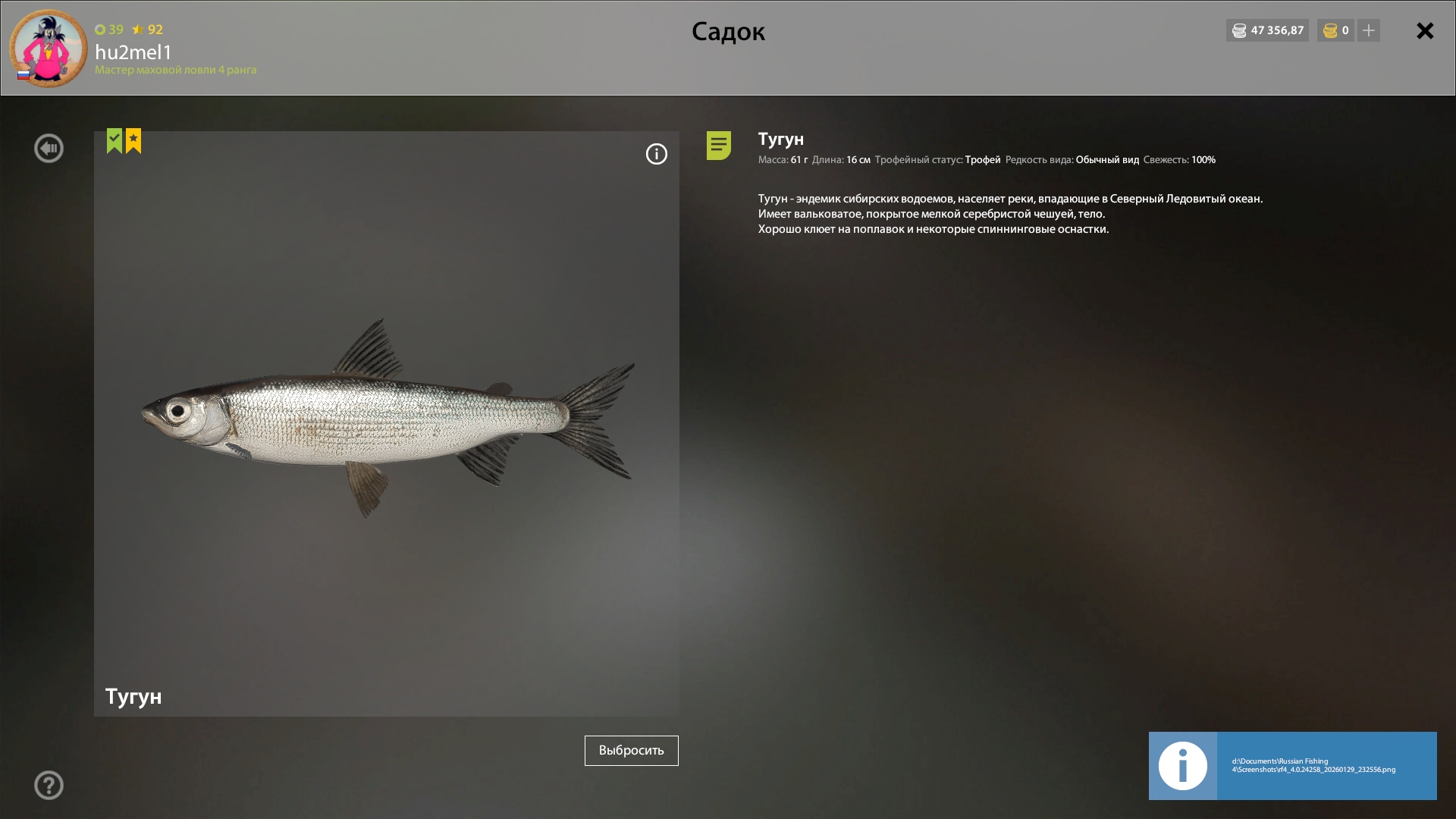Select the green checkmark ribbon marker
The image size is (1456, 819).
coord(115,140)
